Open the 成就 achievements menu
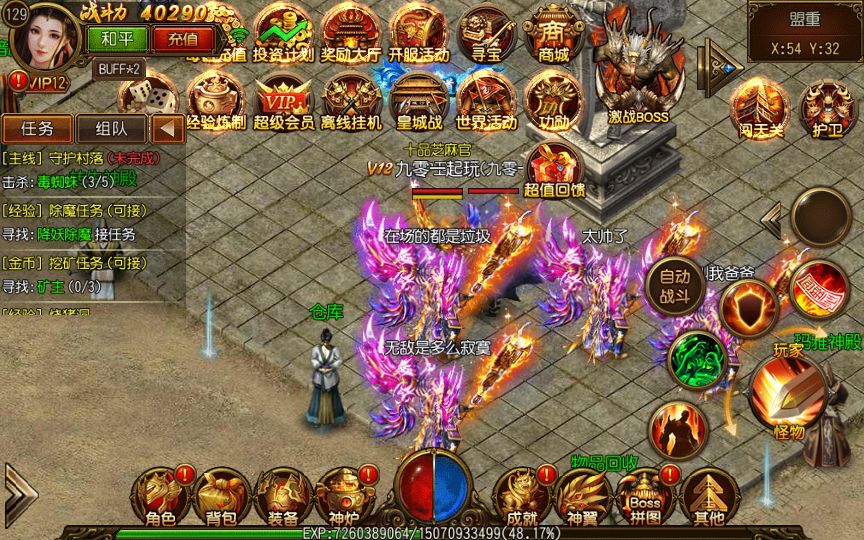This screenshot has width=864, height=540. [521, 495]
